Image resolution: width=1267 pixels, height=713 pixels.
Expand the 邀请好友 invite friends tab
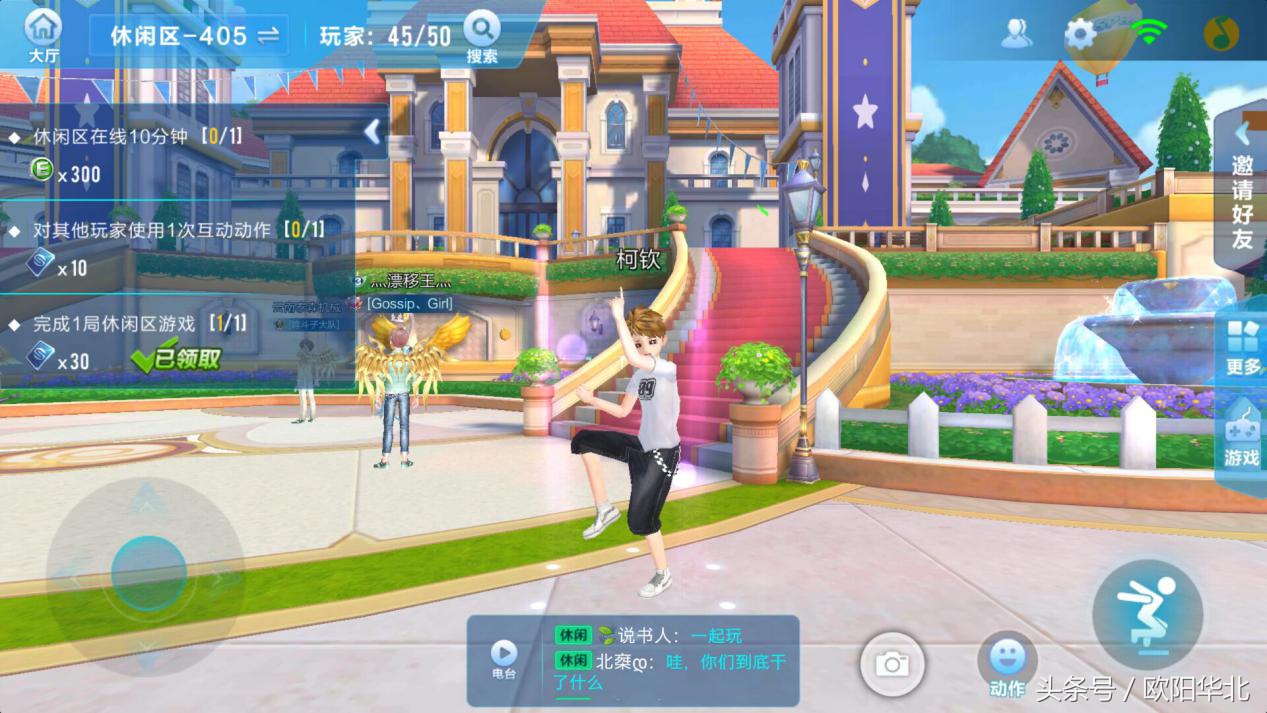pos(1242,188)
